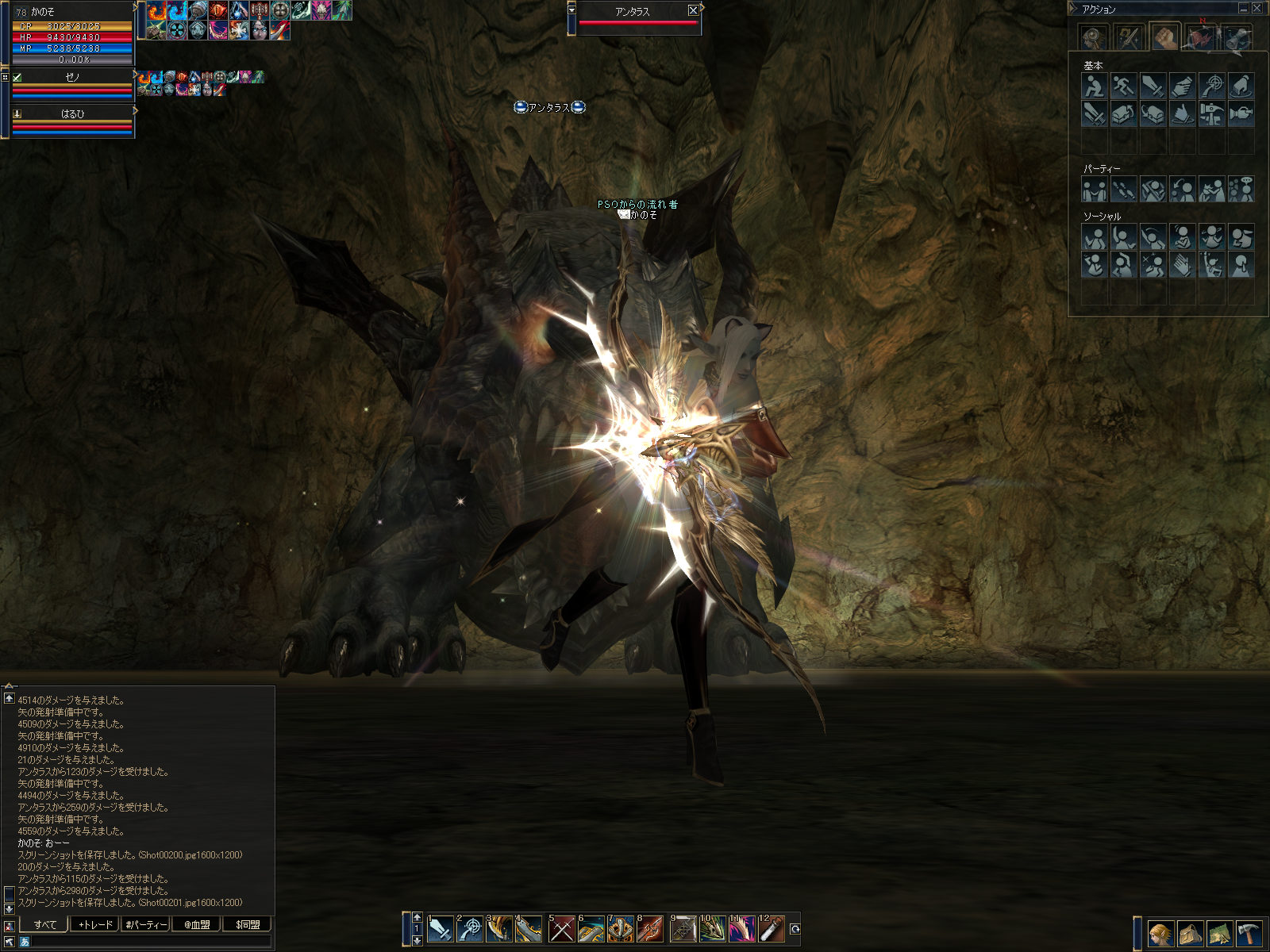This screenshot has width=1270, height=952.
Task: Activate the sword attack in hotbar slot 1
Action: [439, 929]
